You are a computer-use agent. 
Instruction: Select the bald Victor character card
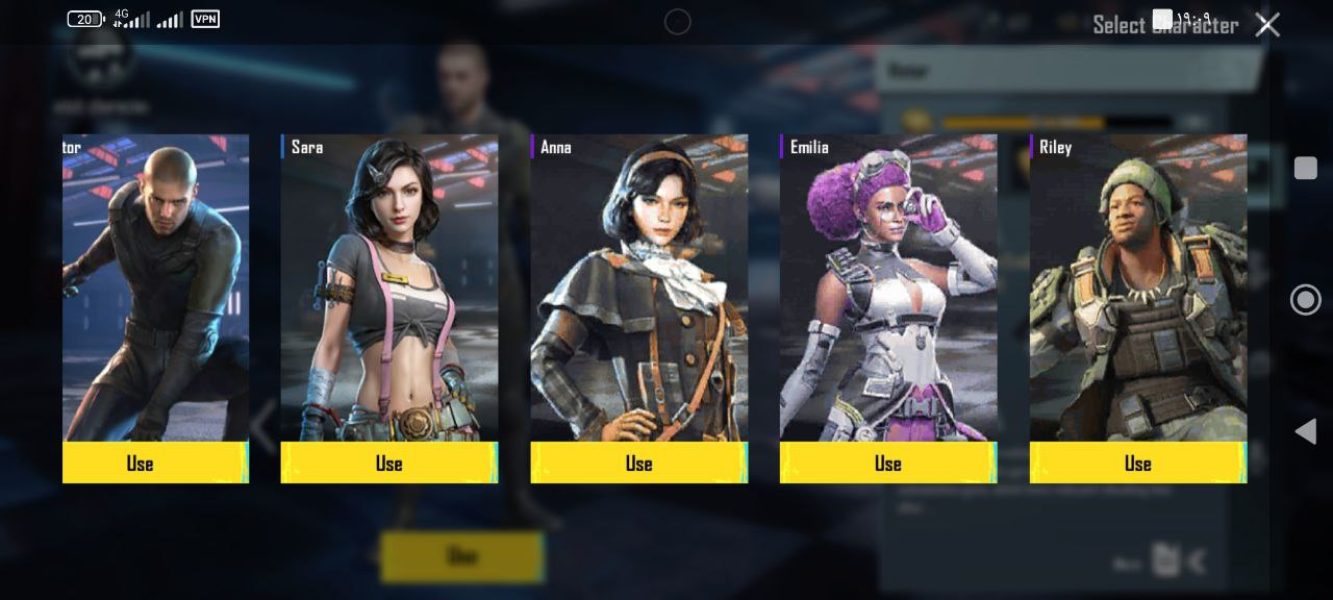click(x=155, y=290)
